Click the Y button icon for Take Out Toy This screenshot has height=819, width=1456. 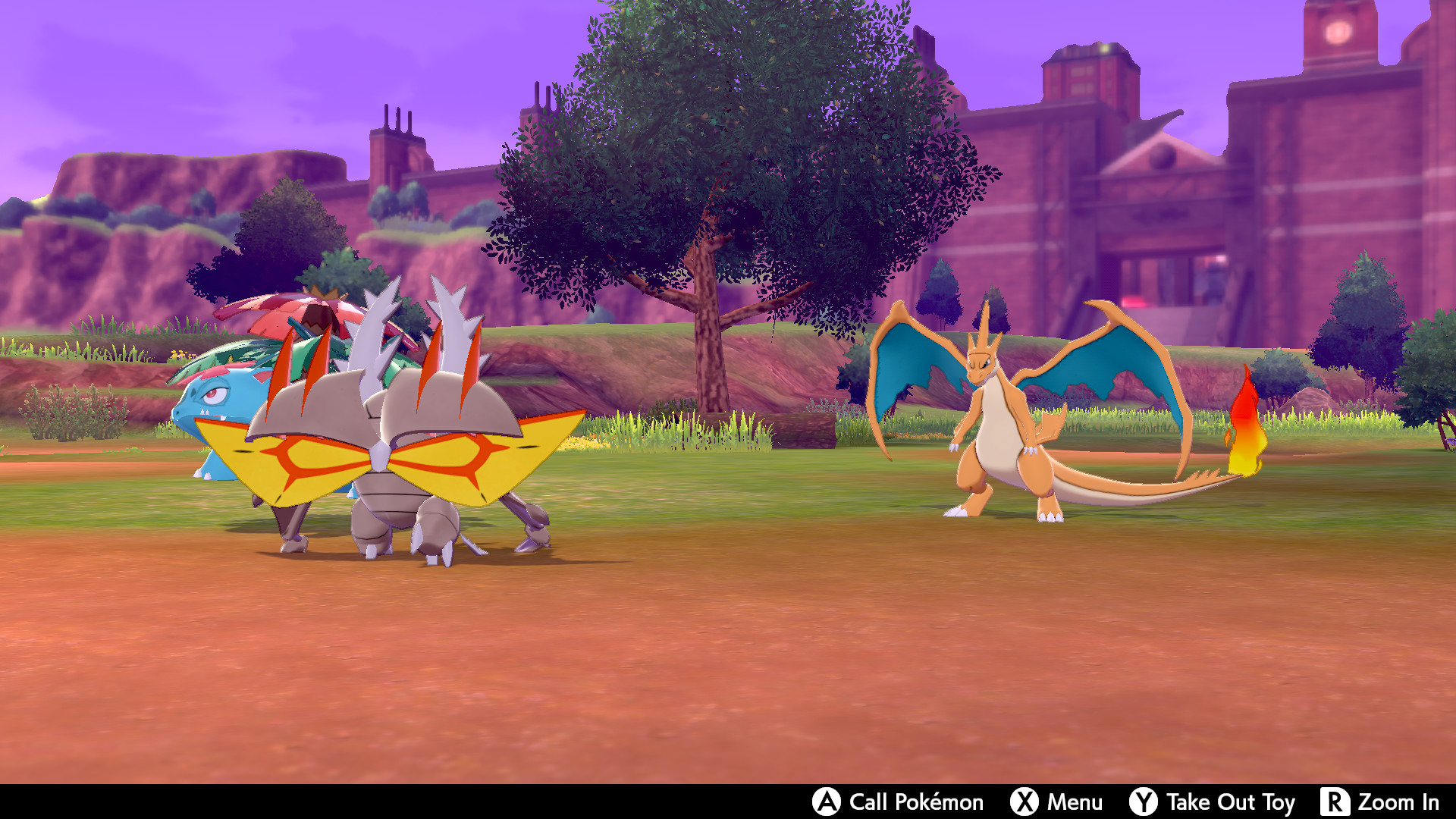tap(1144, 802)
